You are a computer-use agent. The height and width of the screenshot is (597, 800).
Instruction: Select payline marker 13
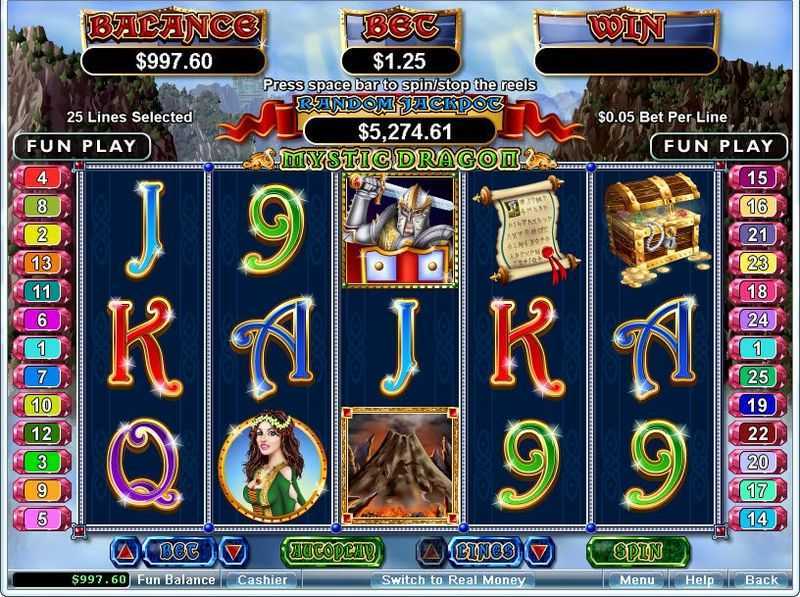click(42, 264)
